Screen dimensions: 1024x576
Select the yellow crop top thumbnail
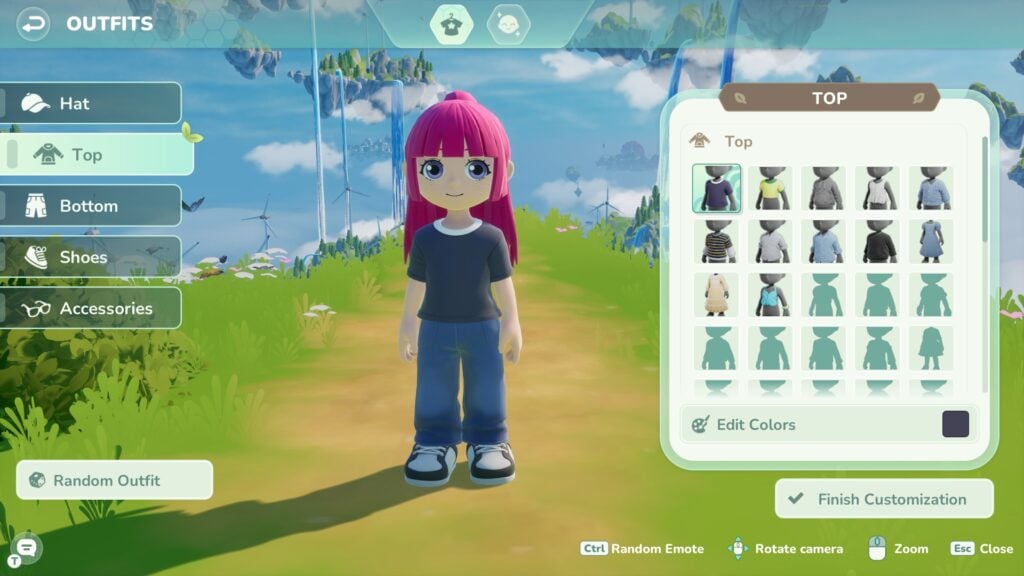click(x=771, y=188)
